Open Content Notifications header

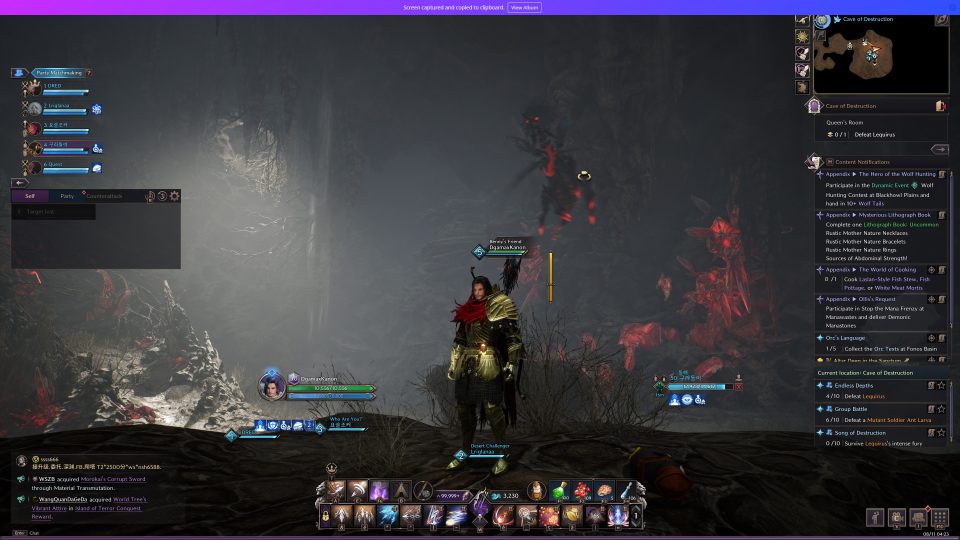862,162
